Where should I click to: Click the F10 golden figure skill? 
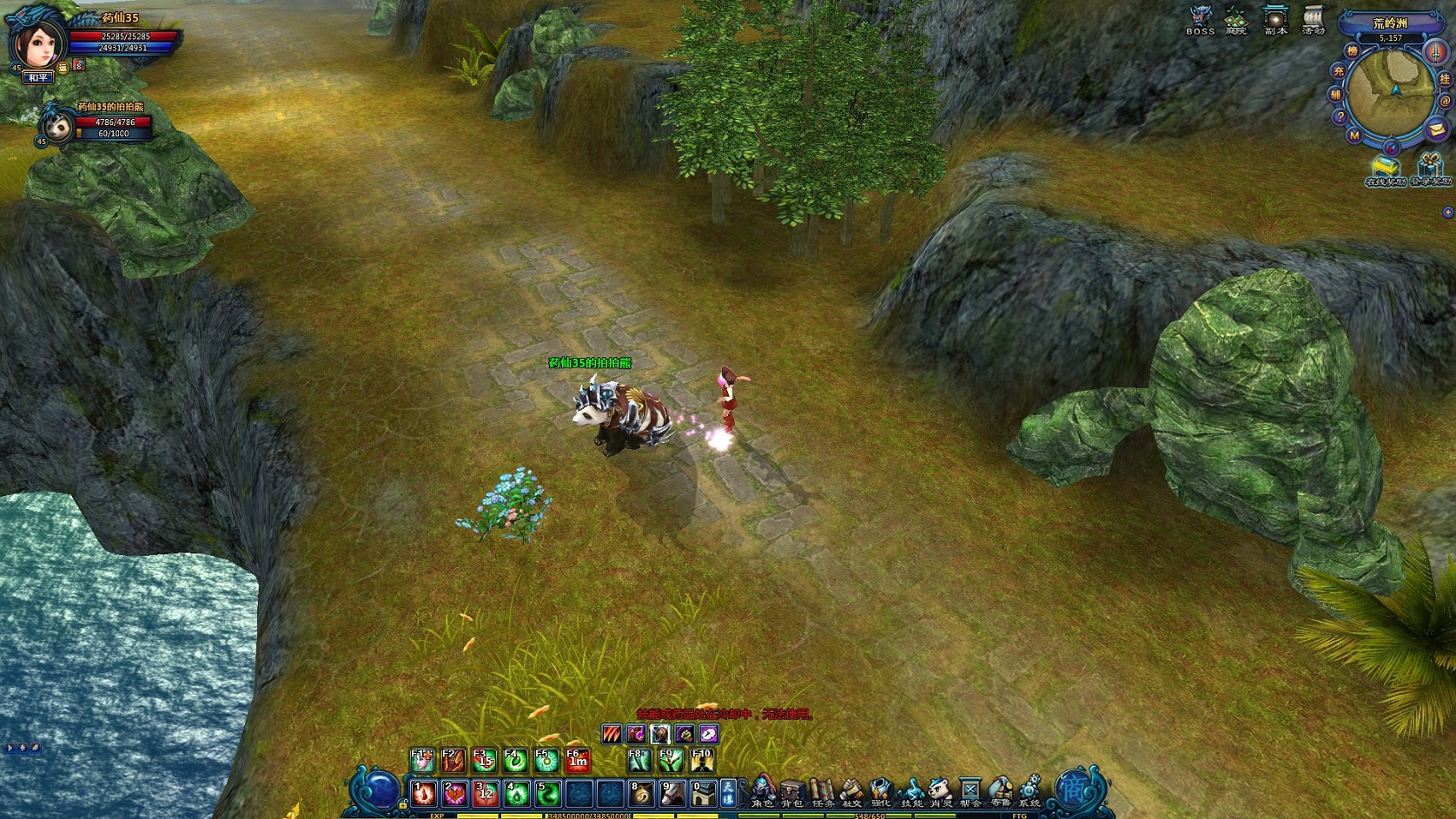pos(702,760)
